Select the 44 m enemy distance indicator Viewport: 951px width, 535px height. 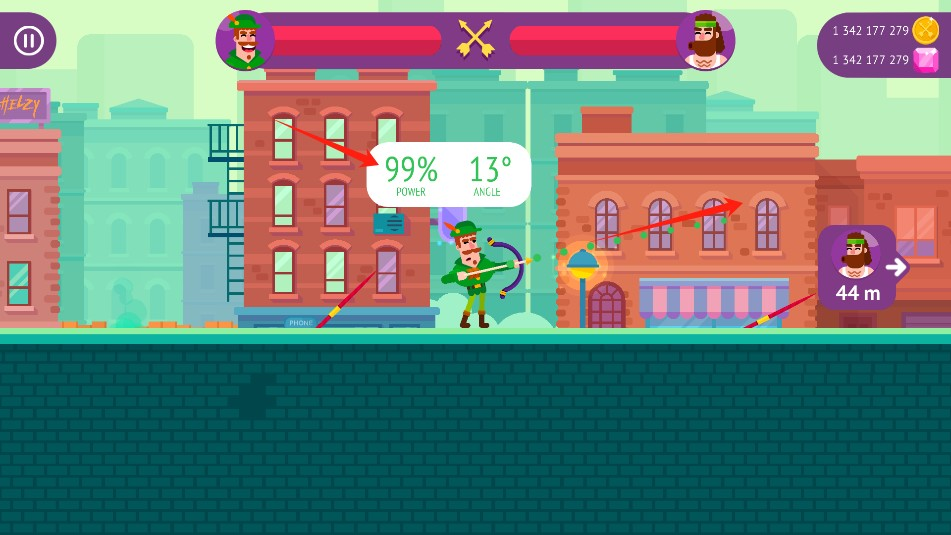(858, 267)
